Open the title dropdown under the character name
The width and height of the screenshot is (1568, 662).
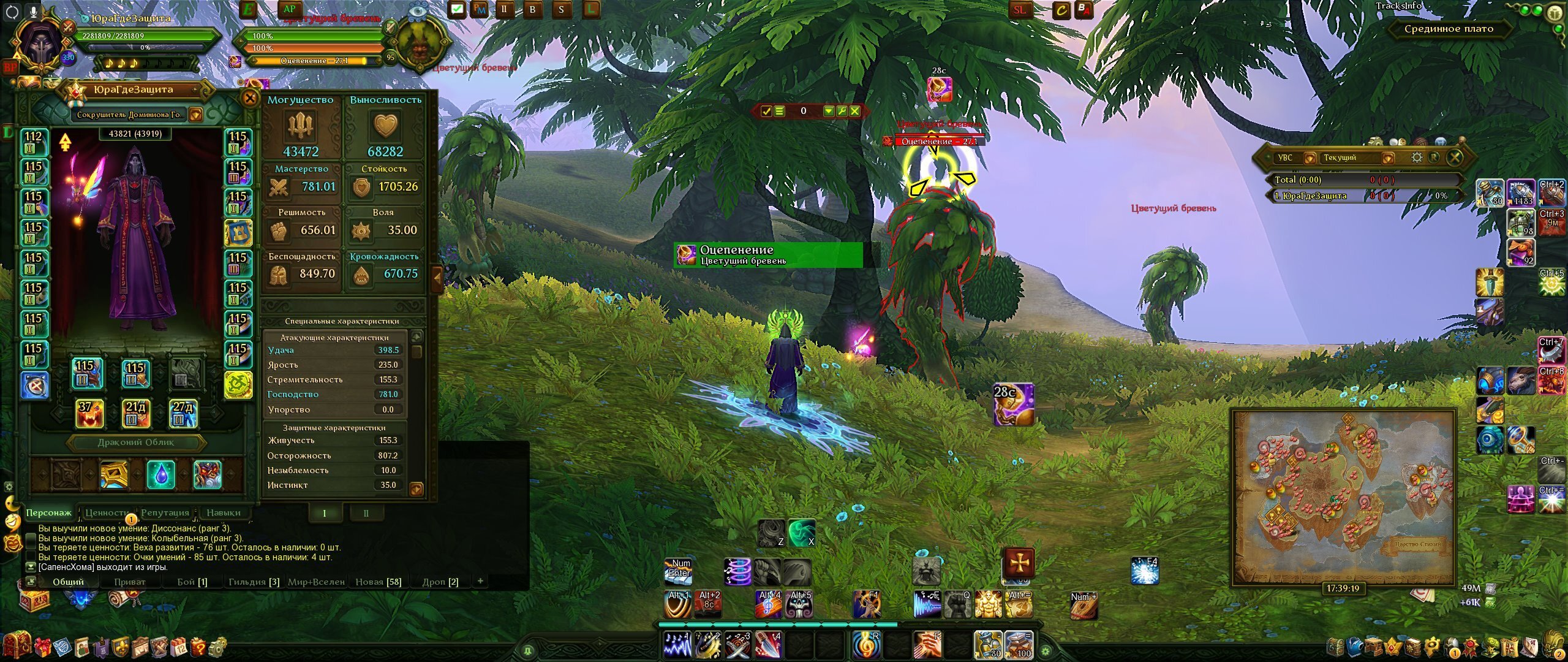coord(195,115)
